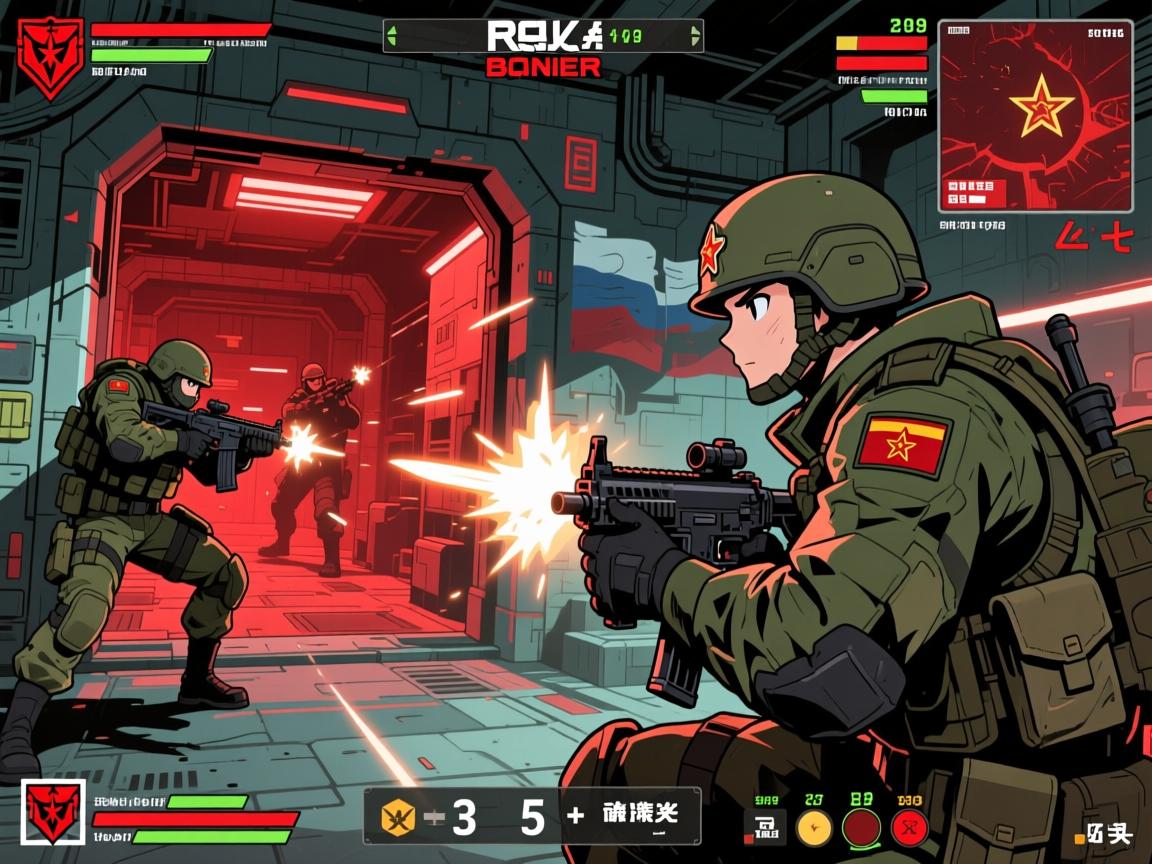
Task: Activate the yellow circular ability icon
Action: point(814,828)
